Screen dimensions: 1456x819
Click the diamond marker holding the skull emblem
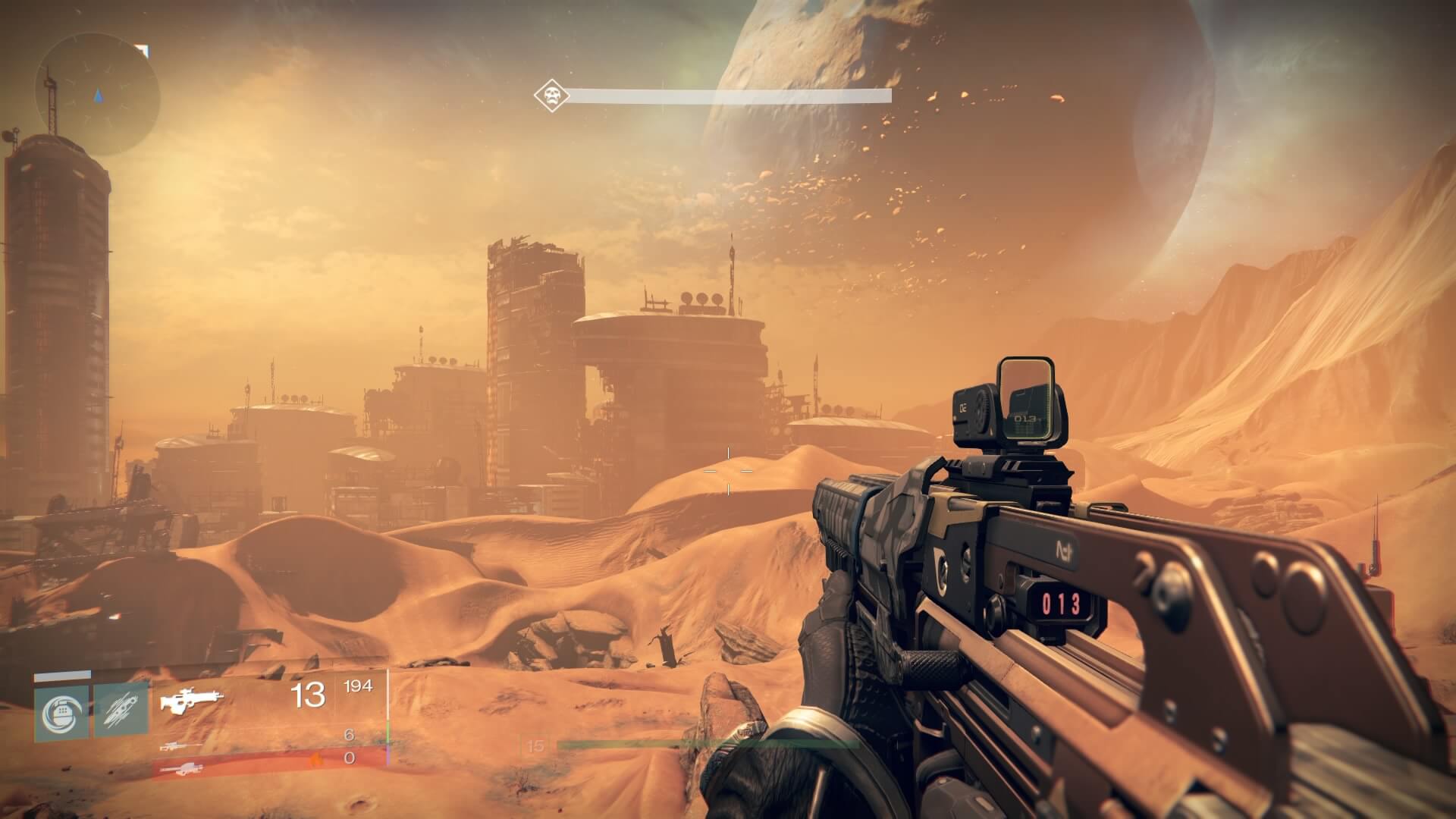point(552,96)
